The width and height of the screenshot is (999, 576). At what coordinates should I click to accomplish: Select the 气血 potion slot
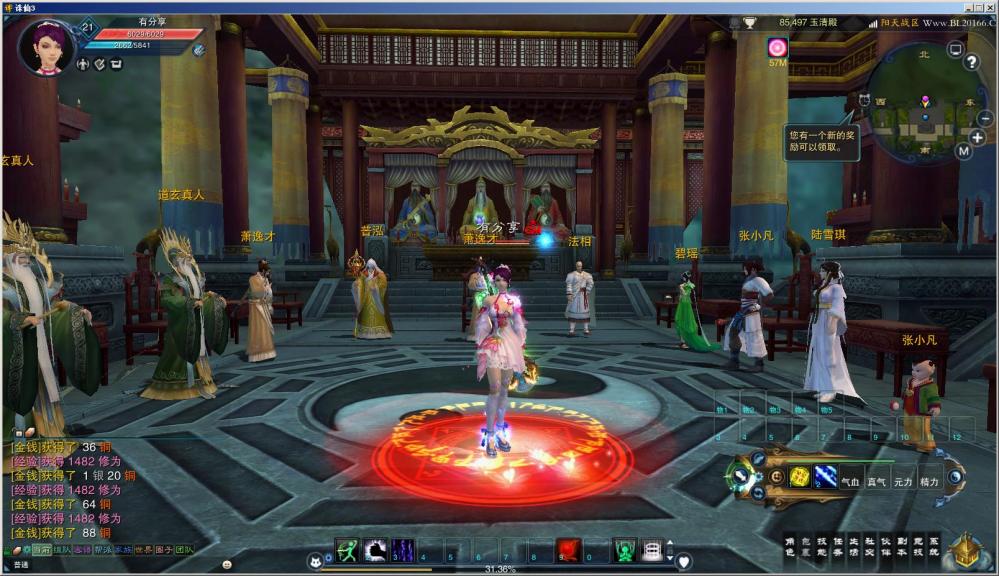[851, 481]
